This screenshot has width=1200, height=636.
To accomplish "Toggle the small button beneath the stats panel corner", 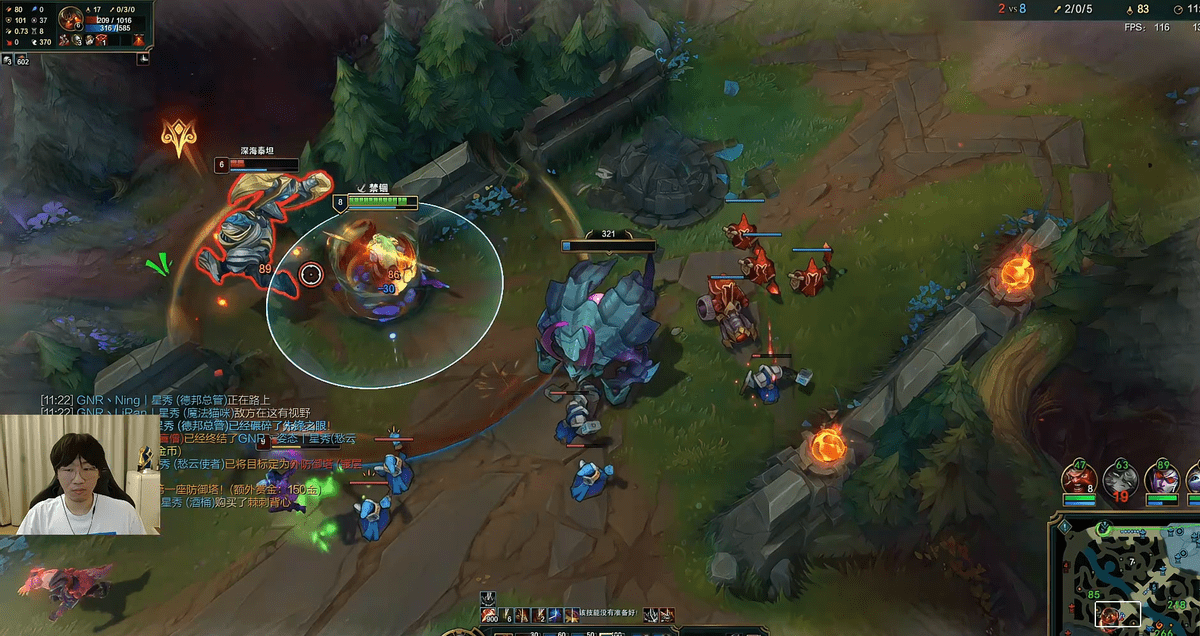I will click(143, 58).
